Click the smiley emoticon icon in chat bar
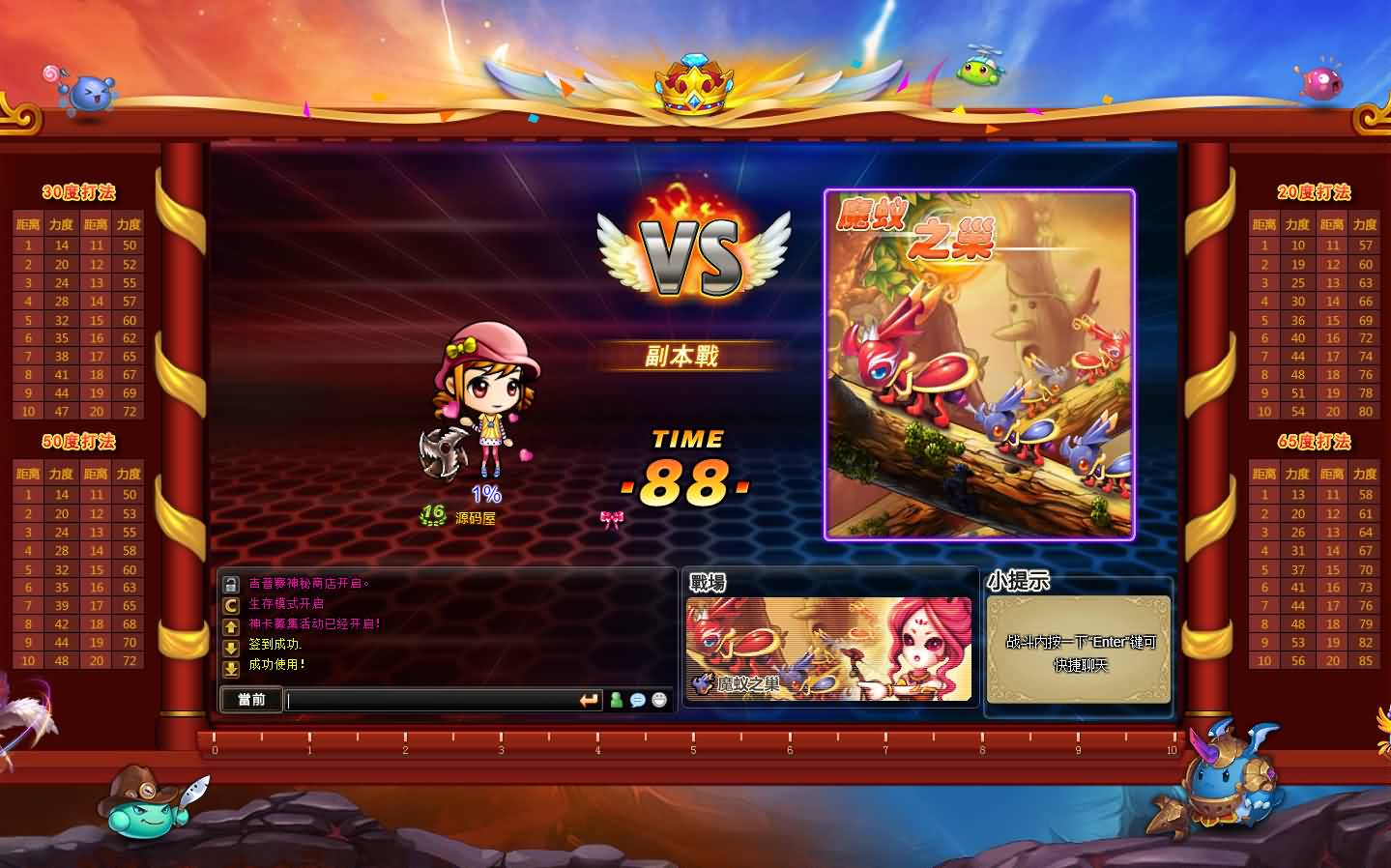1391x868 pixels. tap(658, 701)
